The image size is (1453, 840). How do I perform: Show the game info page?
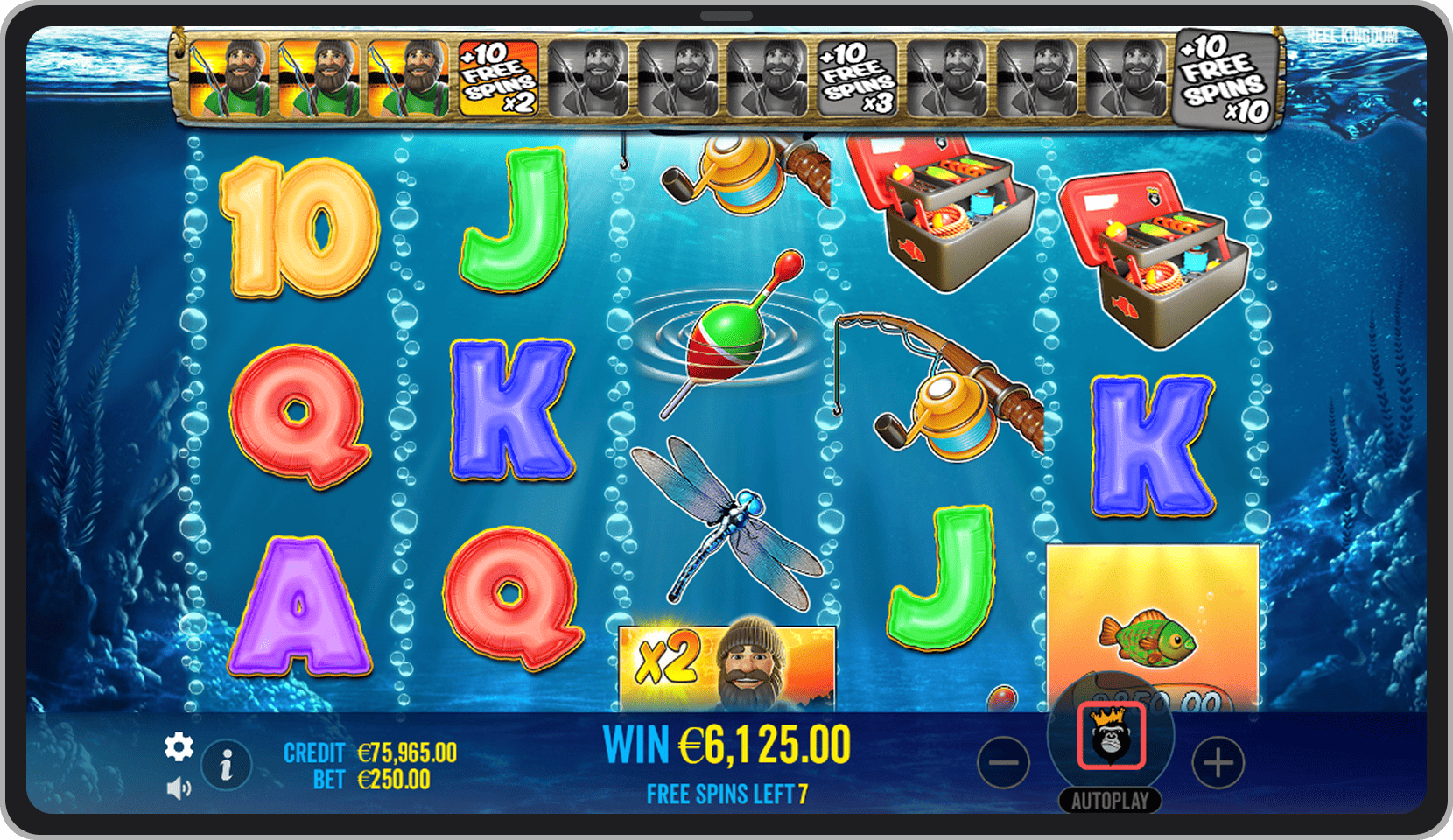point(227,766)
